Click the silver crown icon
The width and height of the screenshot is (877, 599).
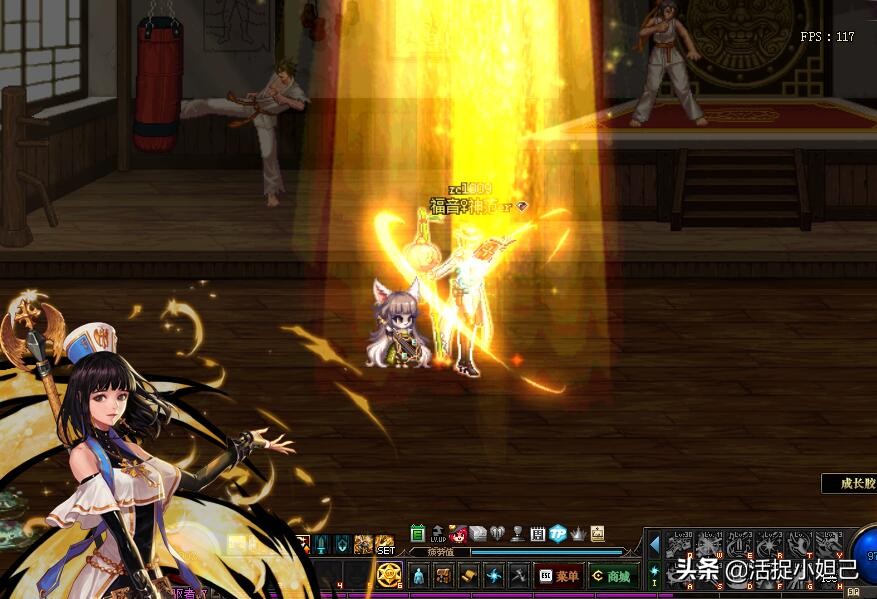pyautogui.click(x=577, y=534)
